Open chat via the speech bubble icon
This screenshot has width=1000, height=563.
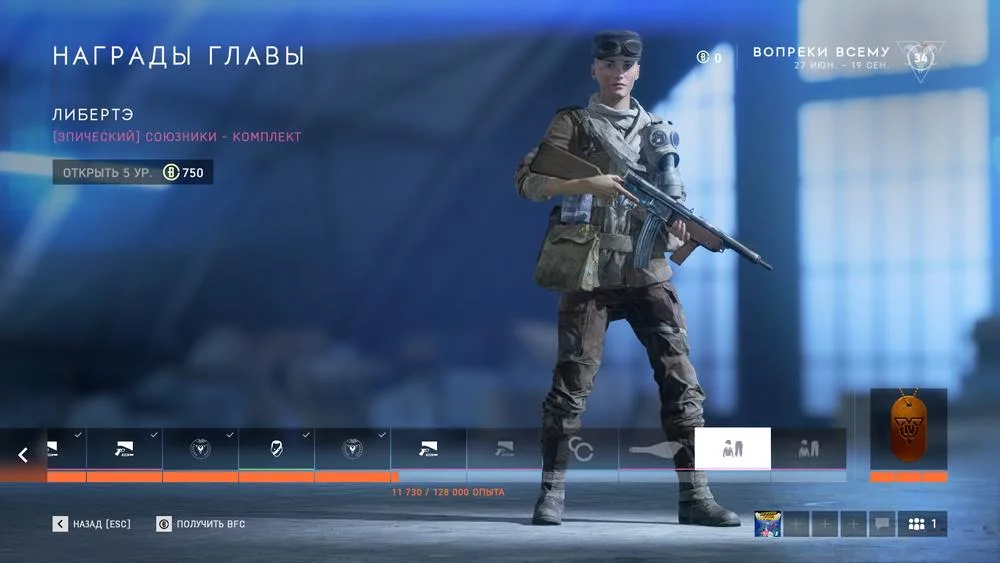point(882,524)
